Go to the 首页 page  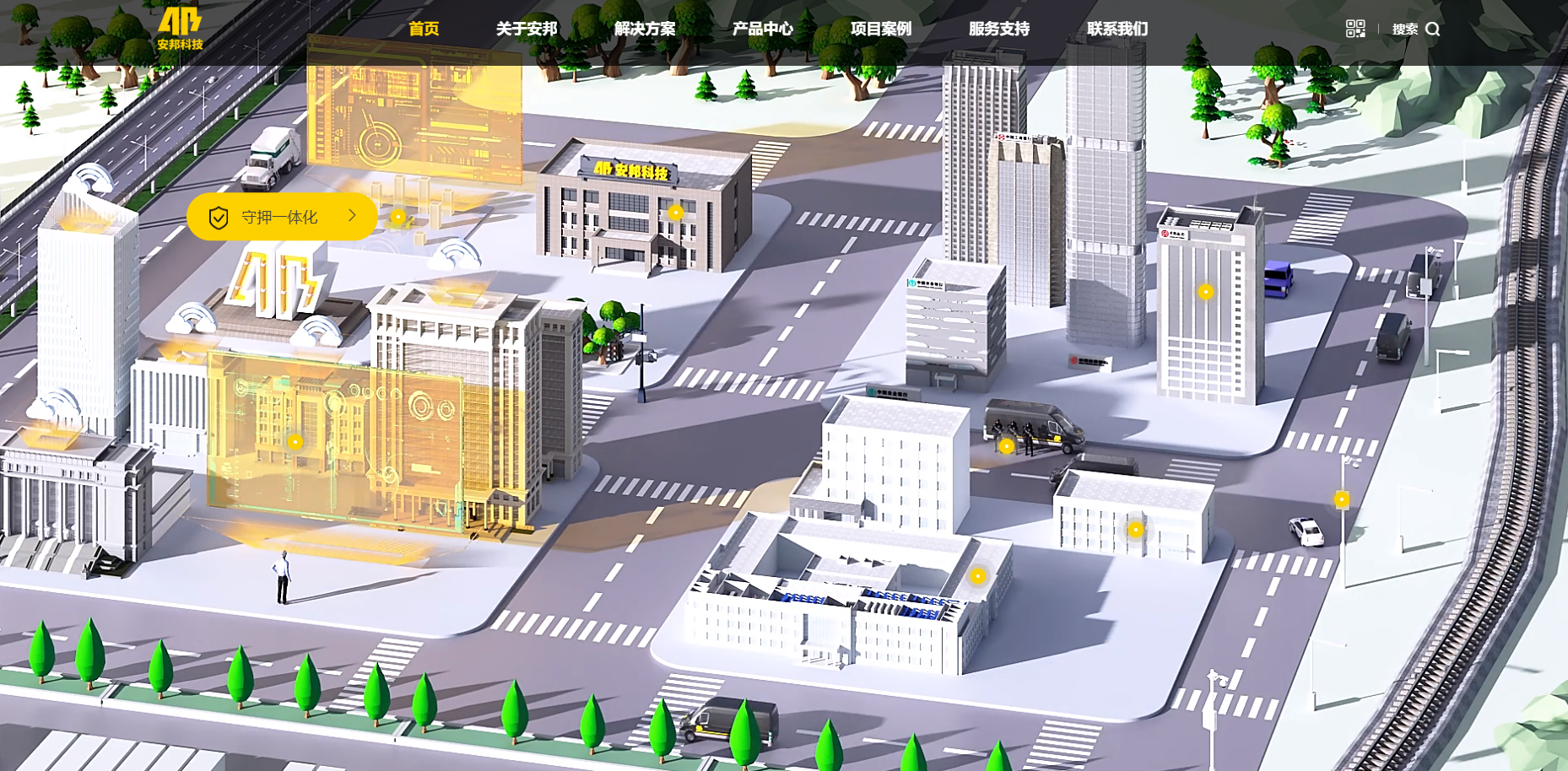[424, 29]
